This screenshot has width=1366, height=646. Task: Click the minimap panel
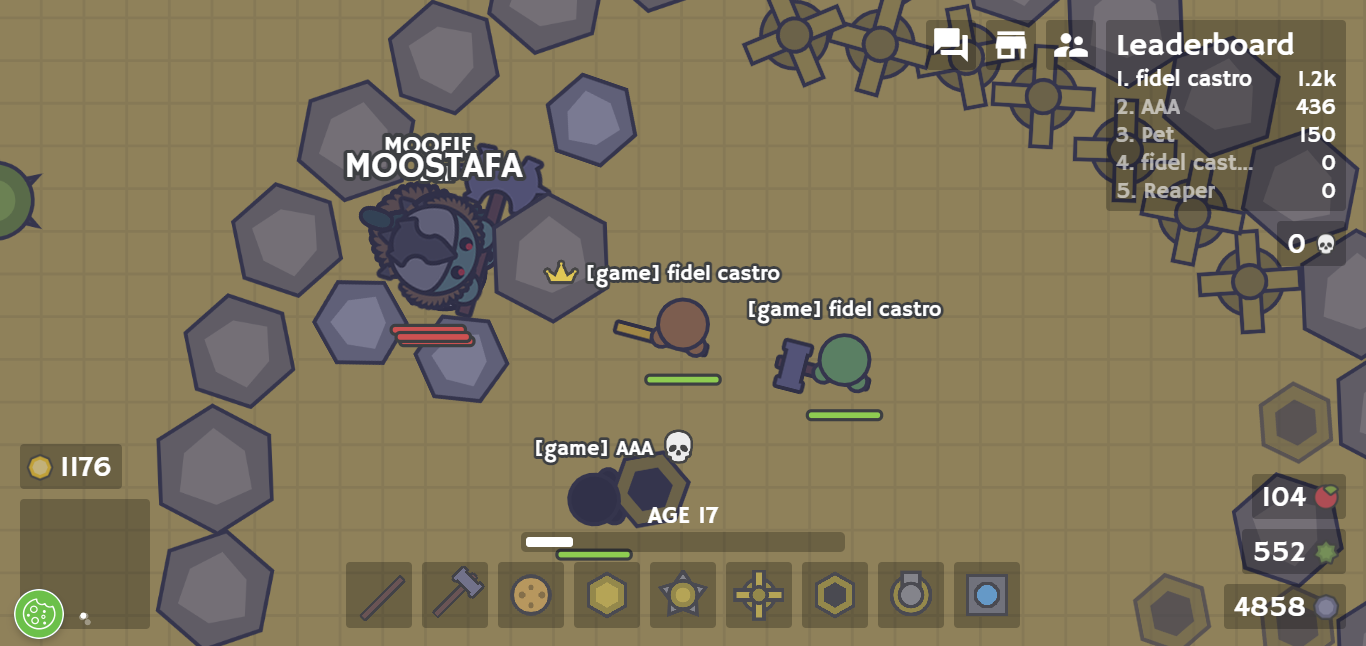[85, 563]
